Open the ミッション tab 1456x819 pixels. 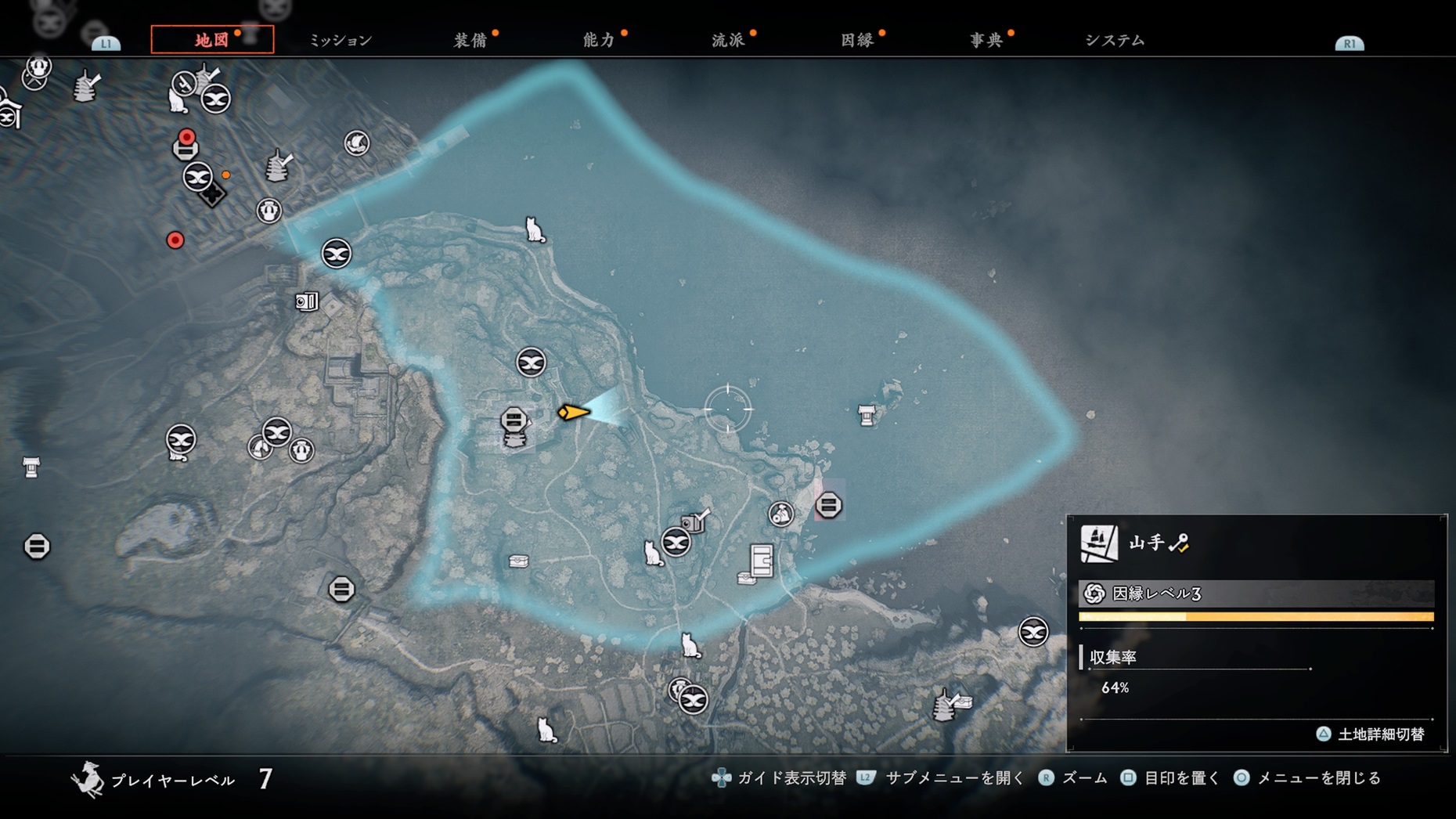click(341, 41)
